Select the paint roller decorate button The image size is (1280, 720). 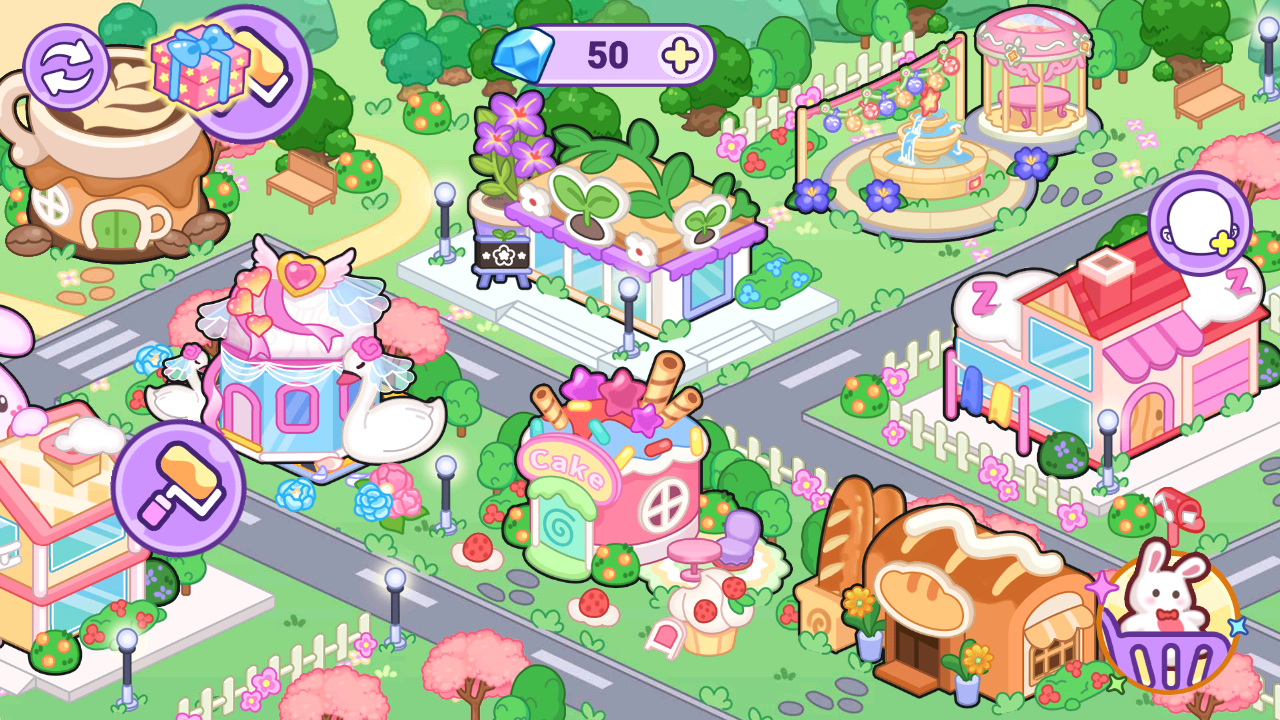click(x=179, y=487)
